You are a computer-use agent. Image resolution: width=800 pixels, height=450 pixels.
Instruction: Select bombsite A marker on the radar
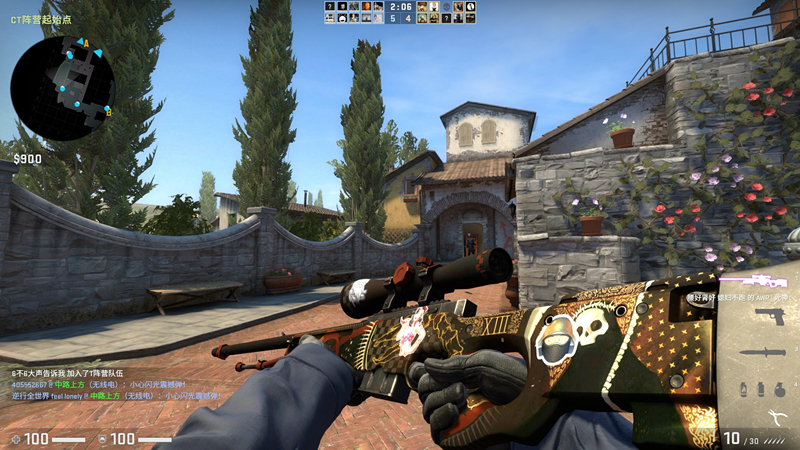86,44
